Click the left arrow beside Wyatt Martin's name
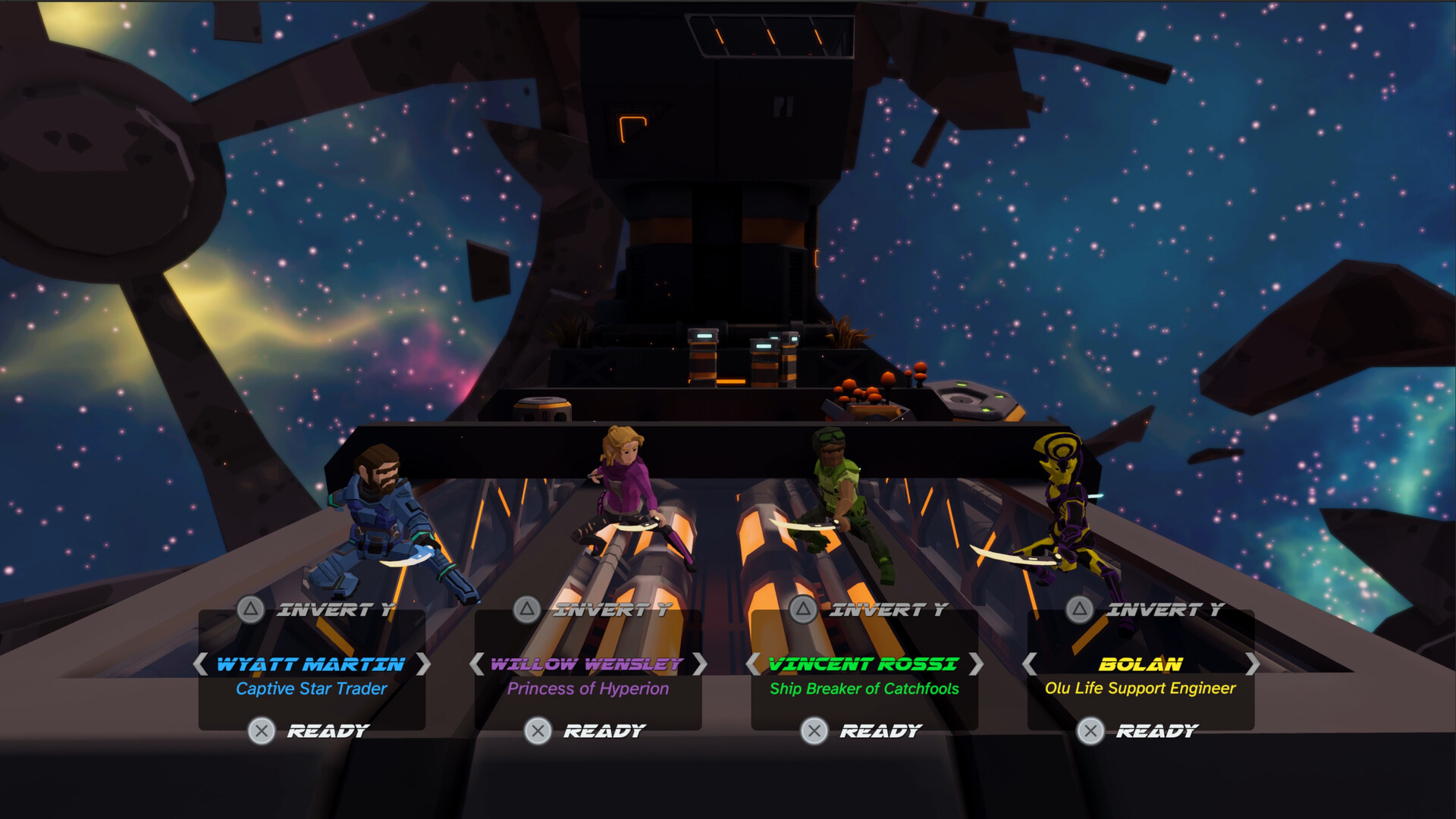The height and width of the screenshot is (819, 1456). click(201, 664)
